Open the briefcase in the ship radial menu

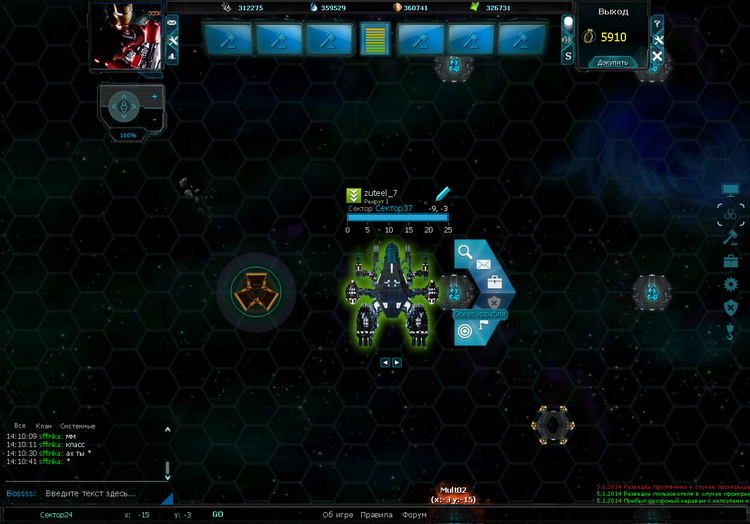(494, 282)
